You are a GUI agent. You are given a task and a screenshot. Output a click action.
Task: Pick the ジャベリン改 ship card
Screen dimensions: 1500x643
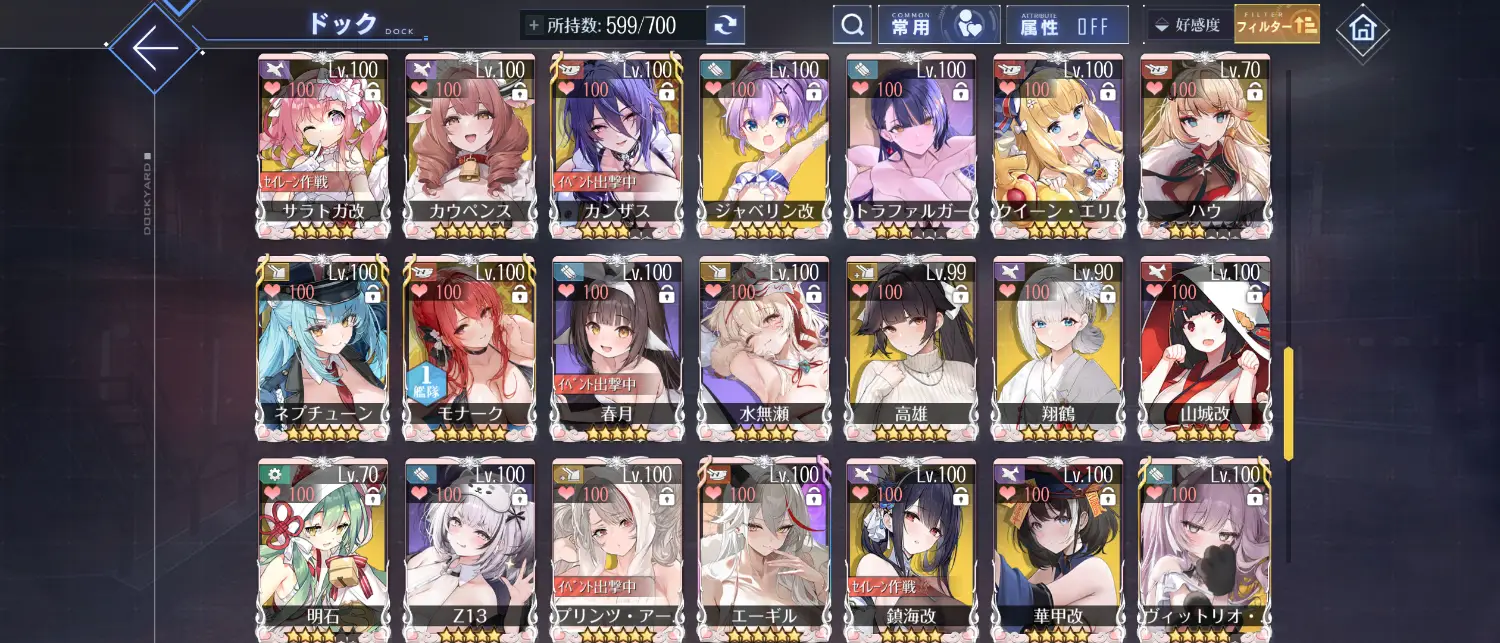click(762, 145)
